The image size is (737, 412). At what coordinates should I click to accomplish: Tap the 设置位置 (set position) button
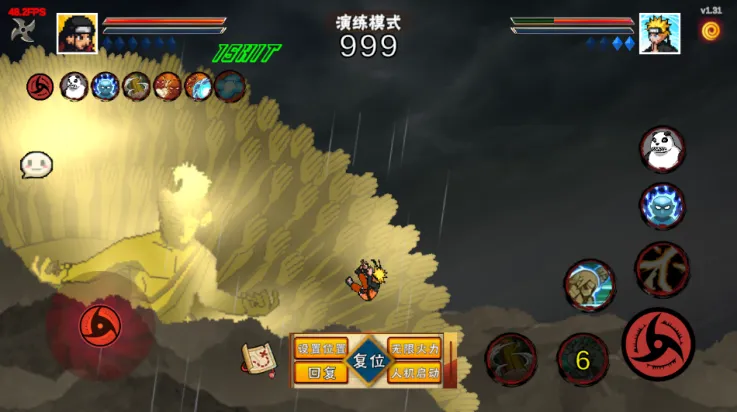pyautogui.click(x=321, y=349)
